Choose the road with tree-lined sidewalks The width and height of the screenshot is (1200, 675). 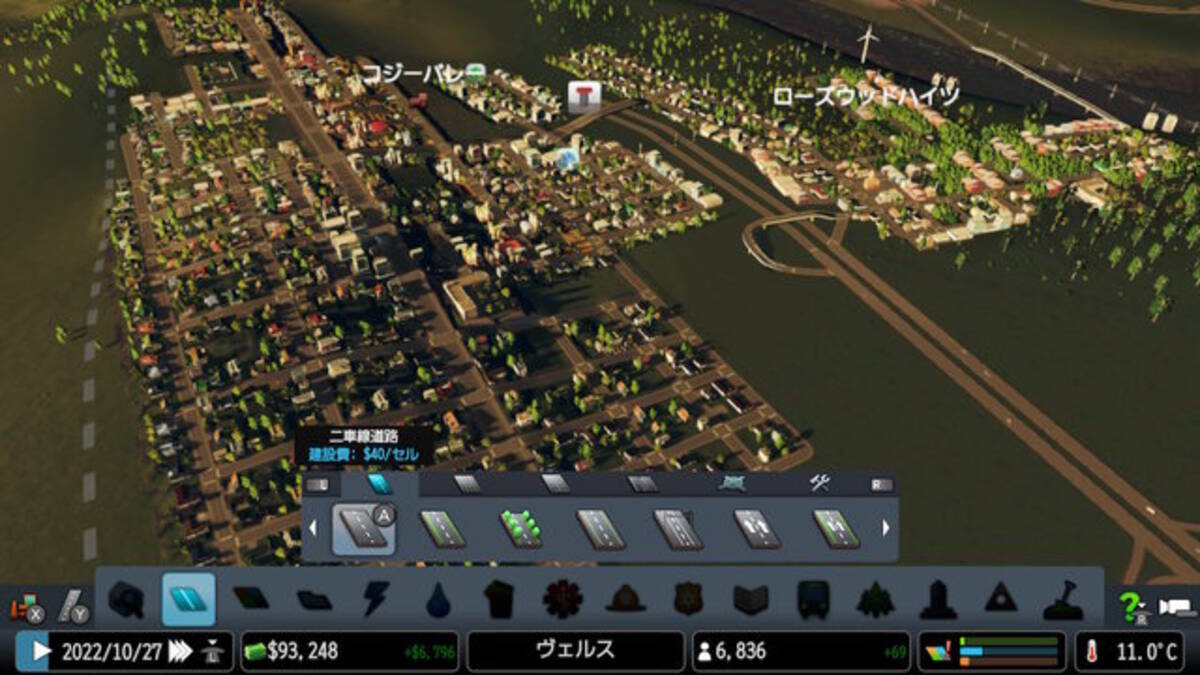[521, 529]
